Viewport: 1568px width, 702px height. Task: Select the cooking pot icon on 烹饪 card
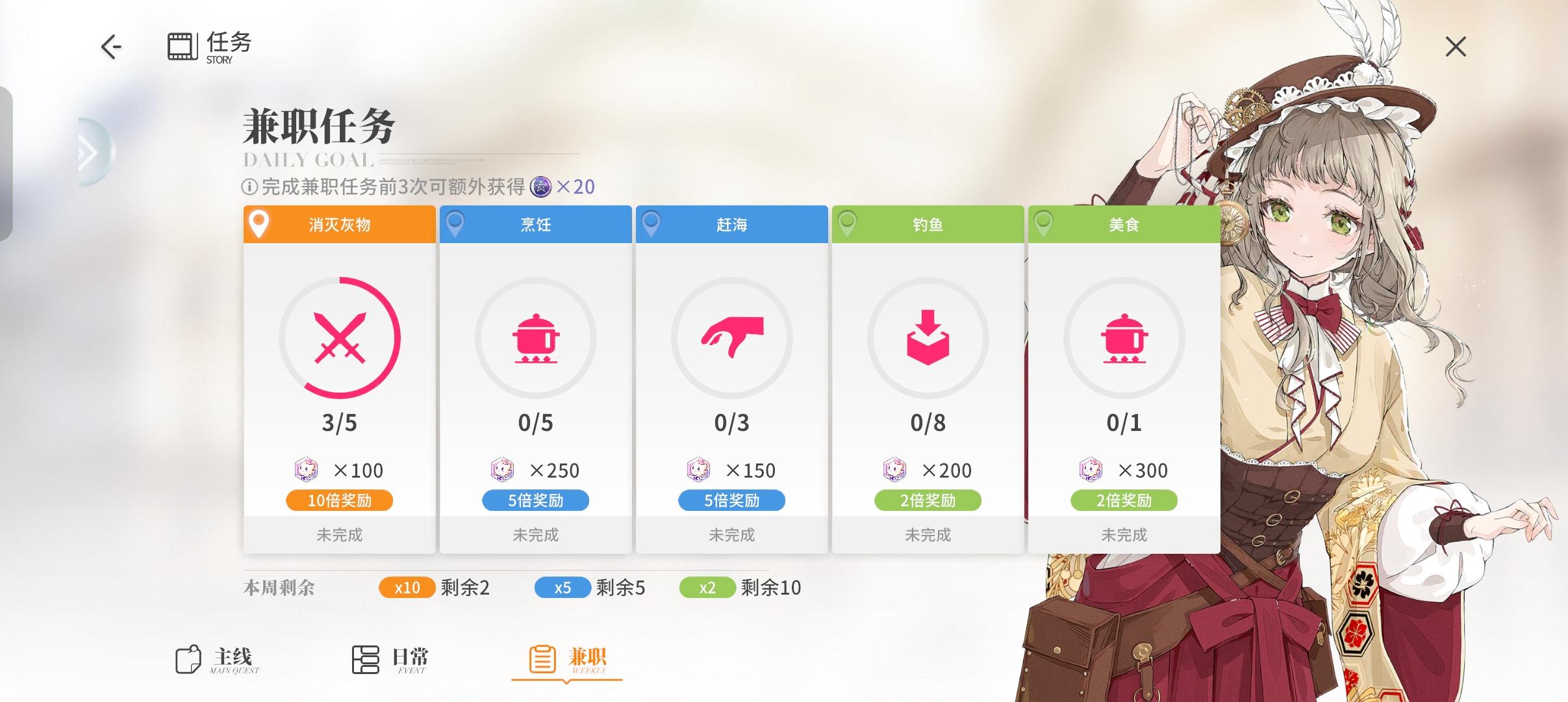tap(536, 338)
